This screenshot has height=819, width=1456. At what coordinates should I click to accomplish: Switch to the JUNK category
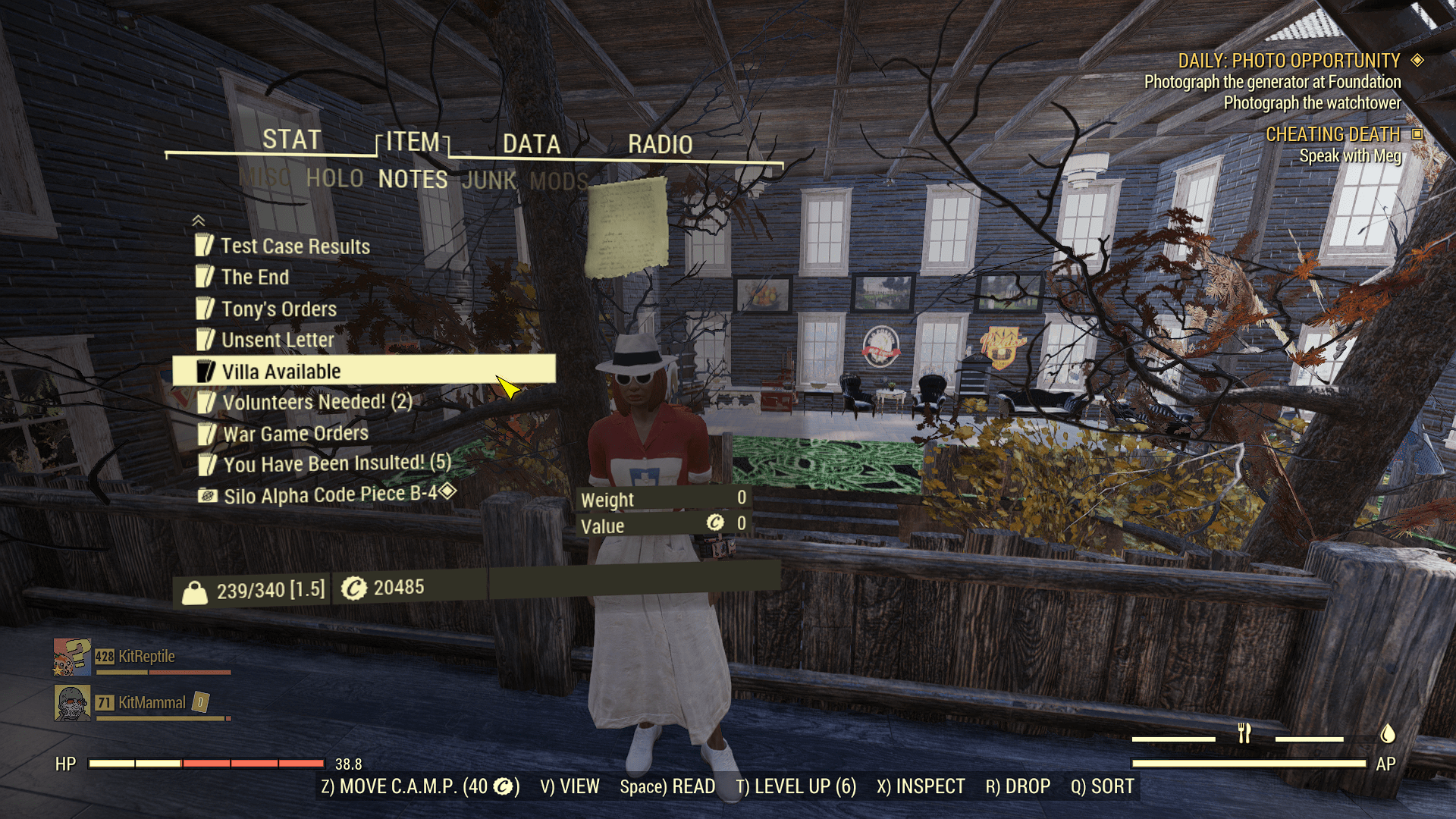tap(489, 180)
